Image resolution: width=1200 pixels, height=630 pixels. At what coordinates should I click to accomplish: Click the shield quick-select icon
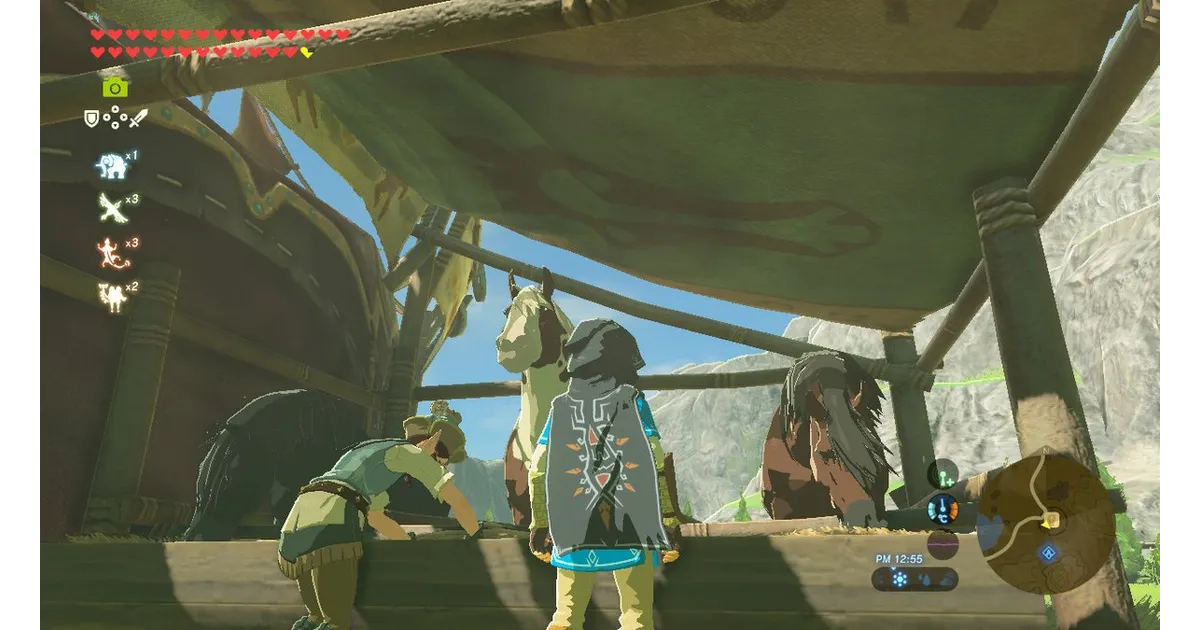[x=92, y=119]
